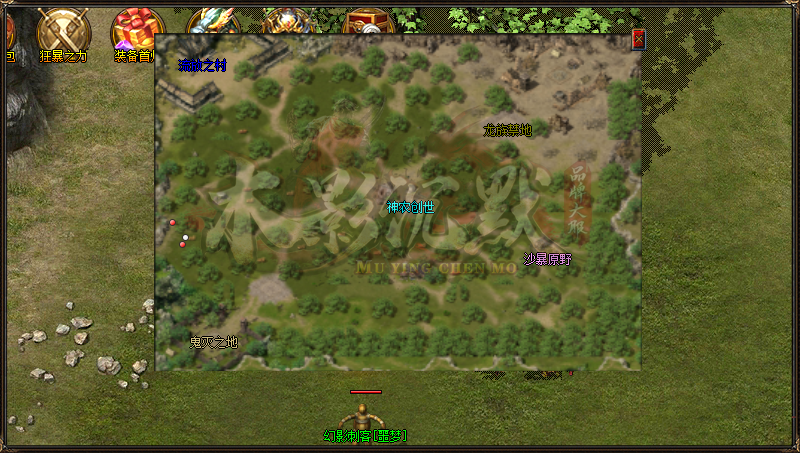This screenshot has height=453, width=800.
Task: Select the 鬼灭之地 map label
Action: [214, 342]
